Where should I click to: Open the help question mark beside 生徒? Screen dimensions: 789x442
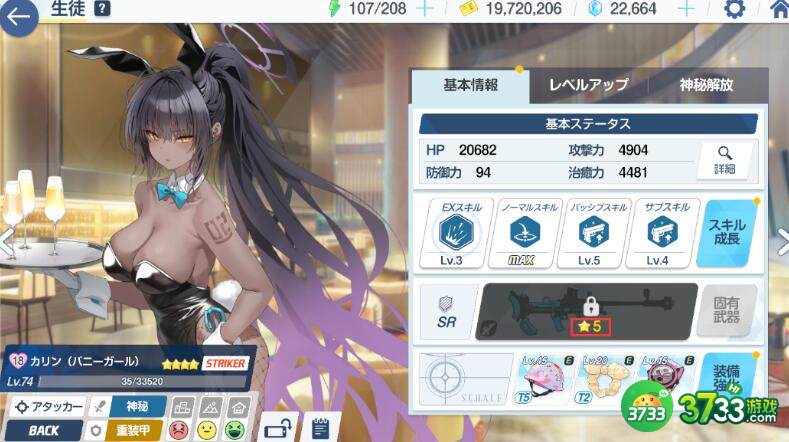point(102,9)
